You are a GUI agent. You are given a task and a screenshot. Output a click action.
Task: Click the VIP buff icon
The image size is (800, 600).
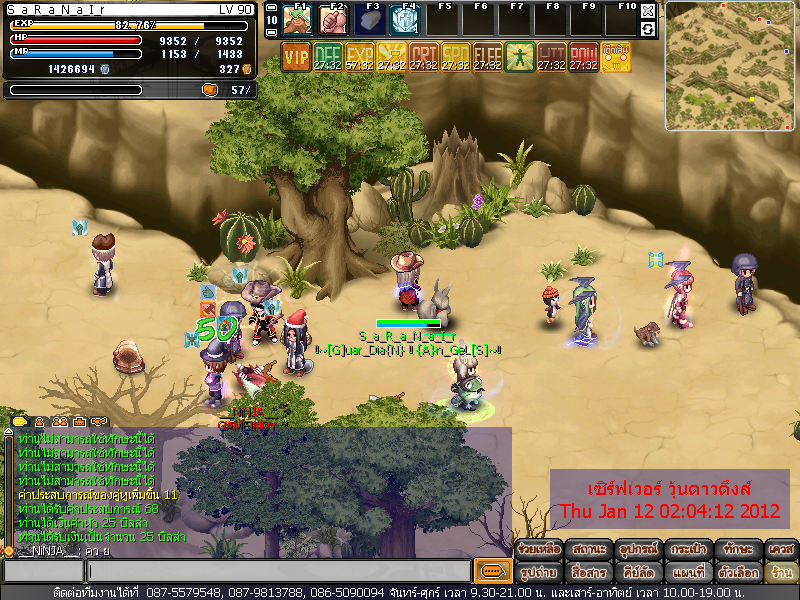pyautogui.click(x=296, y=57)
